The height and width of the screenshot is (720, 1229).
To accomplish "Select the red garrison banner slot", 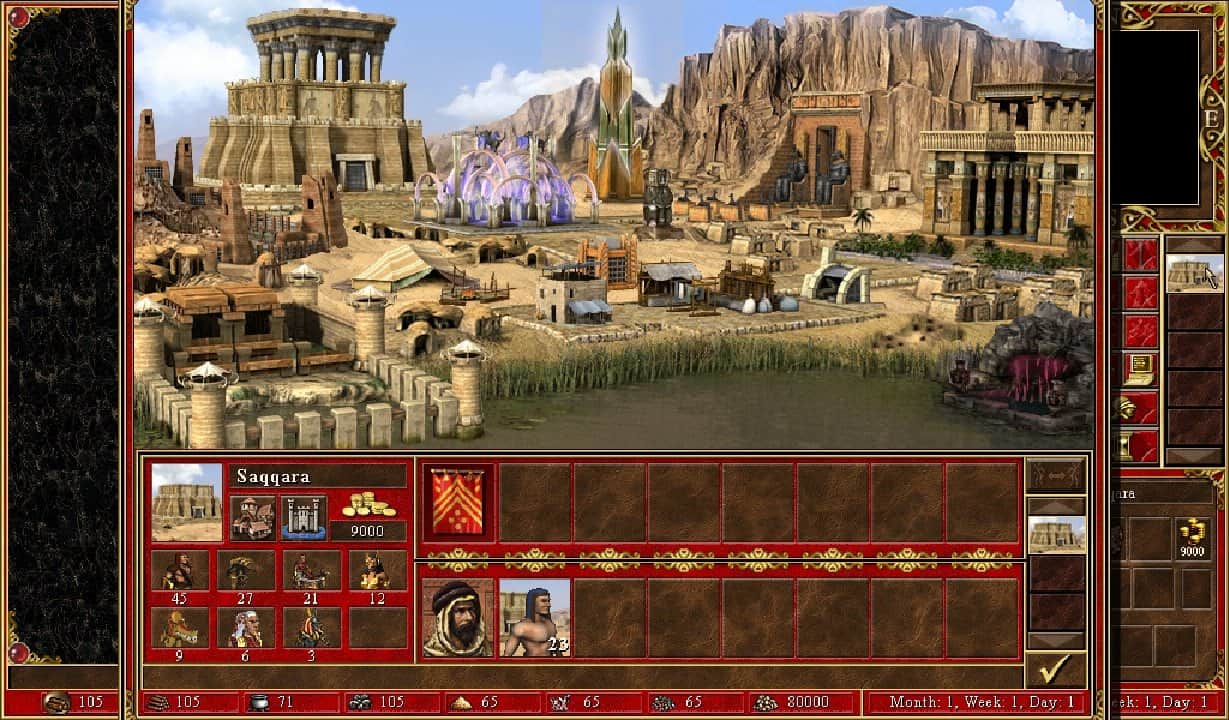I will pyautogui.click(x=457, y=499).
